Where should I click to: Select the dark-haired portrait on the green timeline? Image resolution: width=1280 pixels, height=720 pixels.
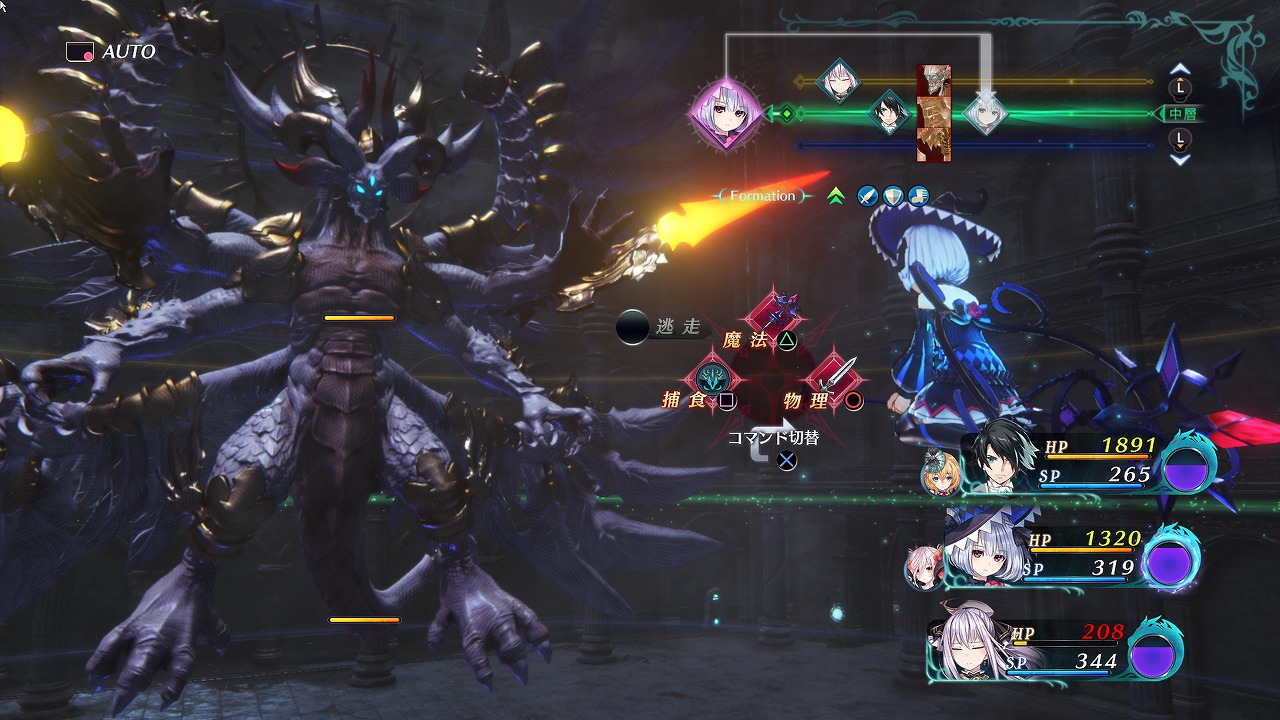[887, 113]
